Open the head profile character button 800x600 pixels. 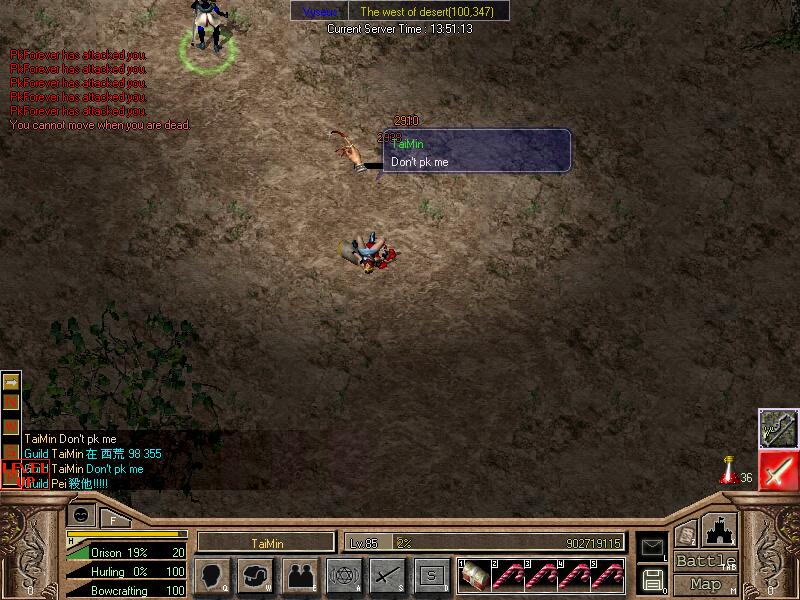[x=213, y=575]
